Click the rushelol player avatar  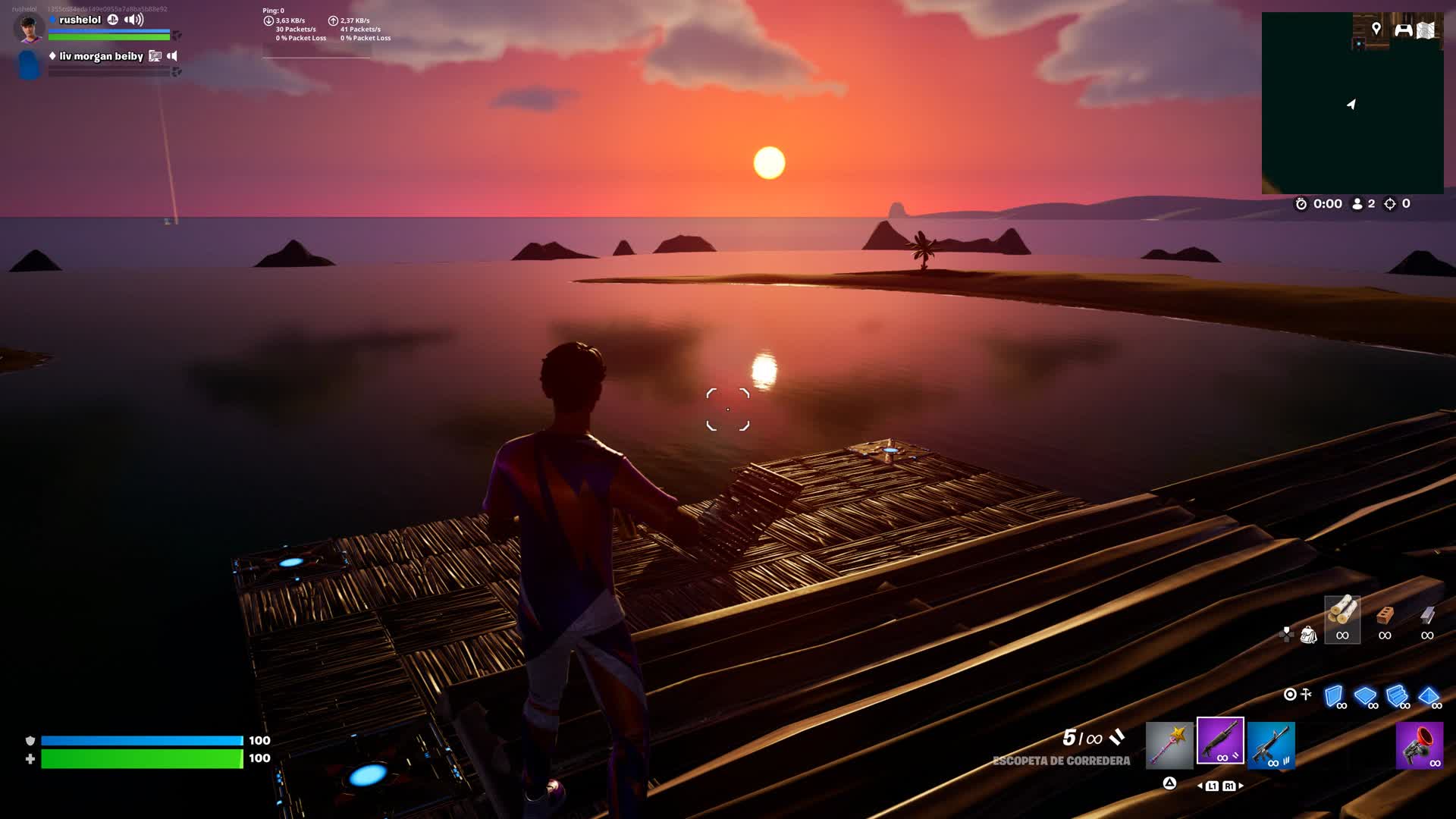pyautogui.click(x=29, y=29)
